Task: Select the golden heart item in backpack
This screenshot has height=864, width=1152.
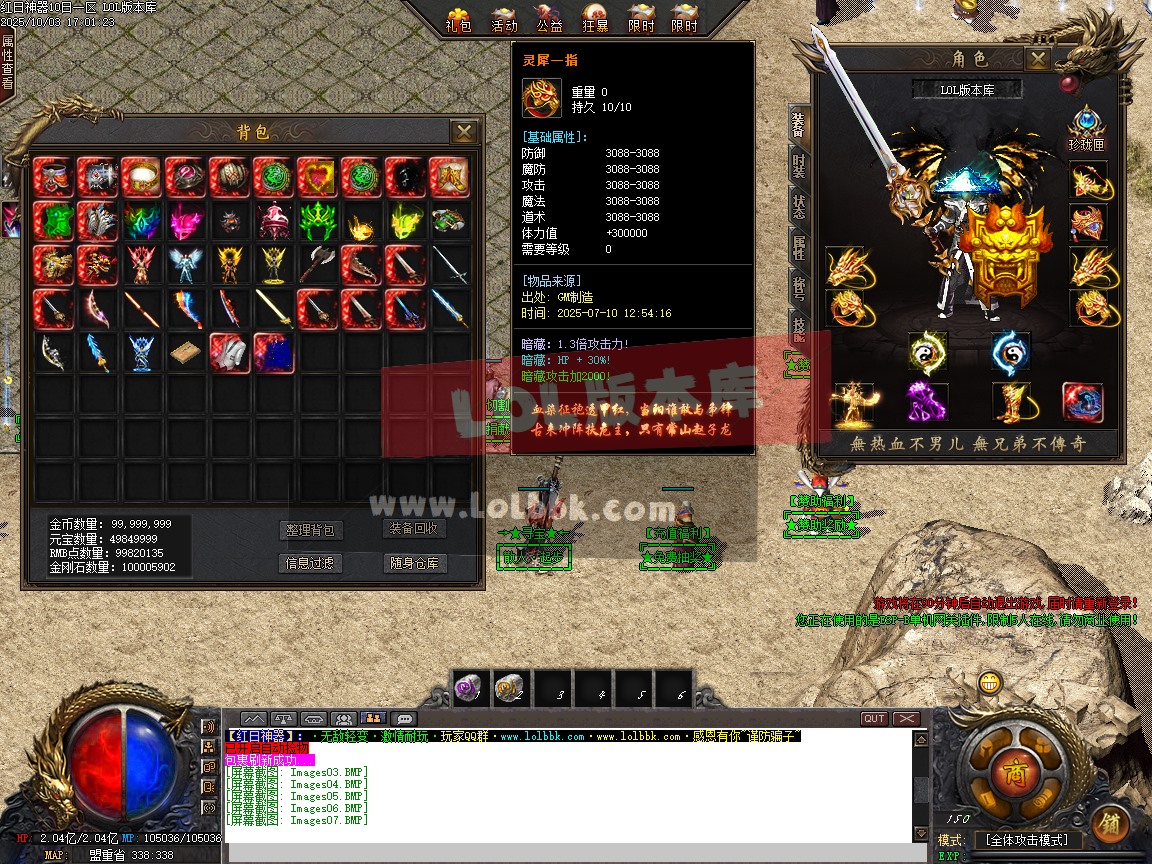Action: coord(316,177)
